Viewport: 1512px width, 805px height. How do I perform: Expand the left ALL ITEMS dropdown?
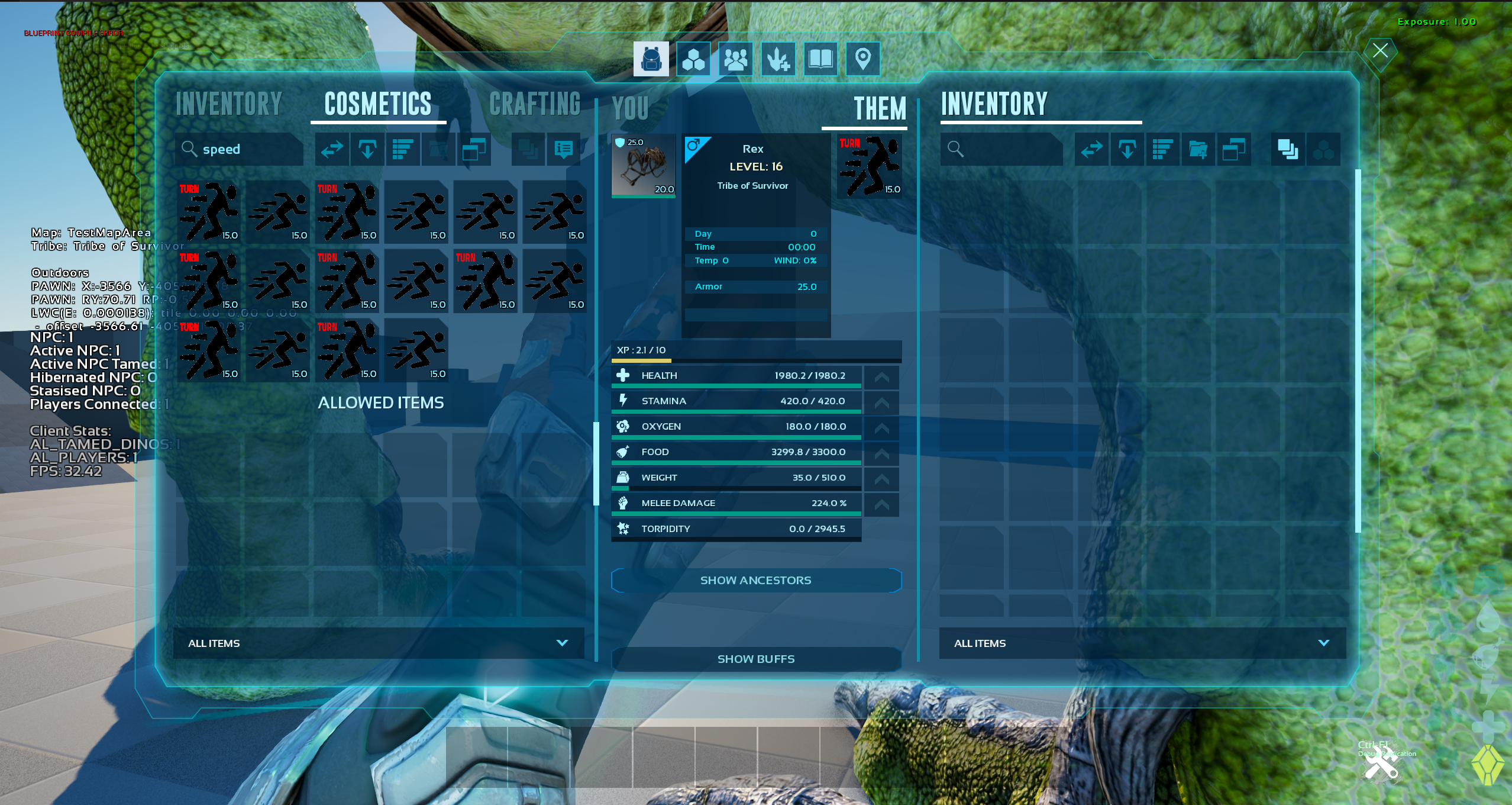point(379,643)
